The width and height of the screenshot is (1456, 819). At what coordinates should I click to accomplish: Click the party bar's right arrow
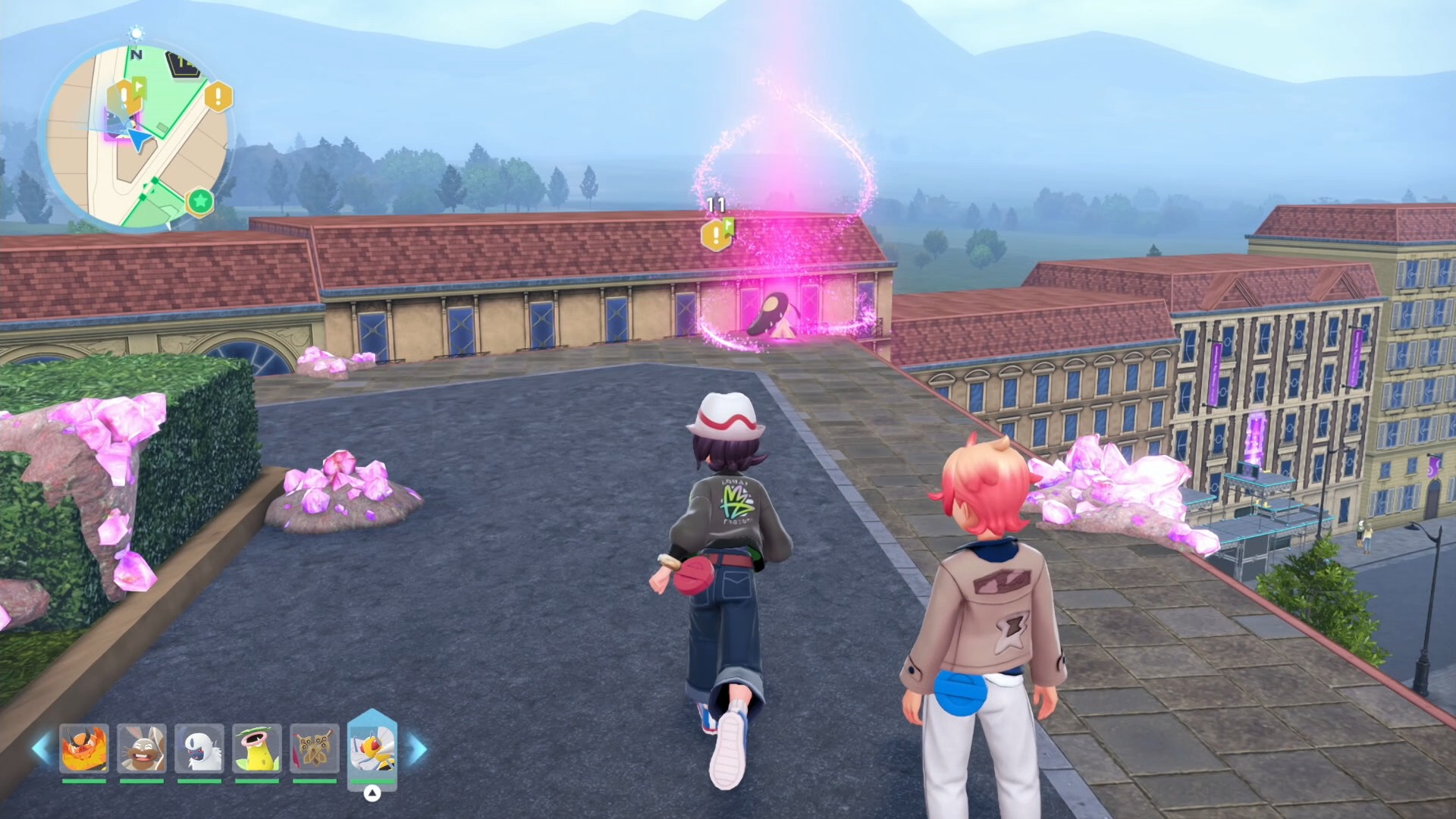point(418,749)
